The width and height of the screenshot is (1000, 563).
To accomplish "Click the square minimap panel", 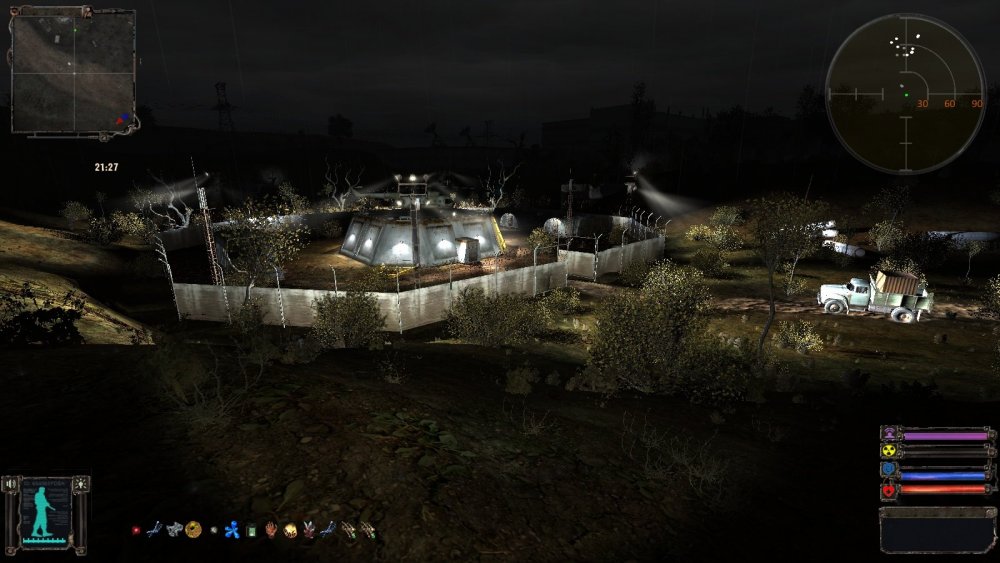I will tap(73, 71).
